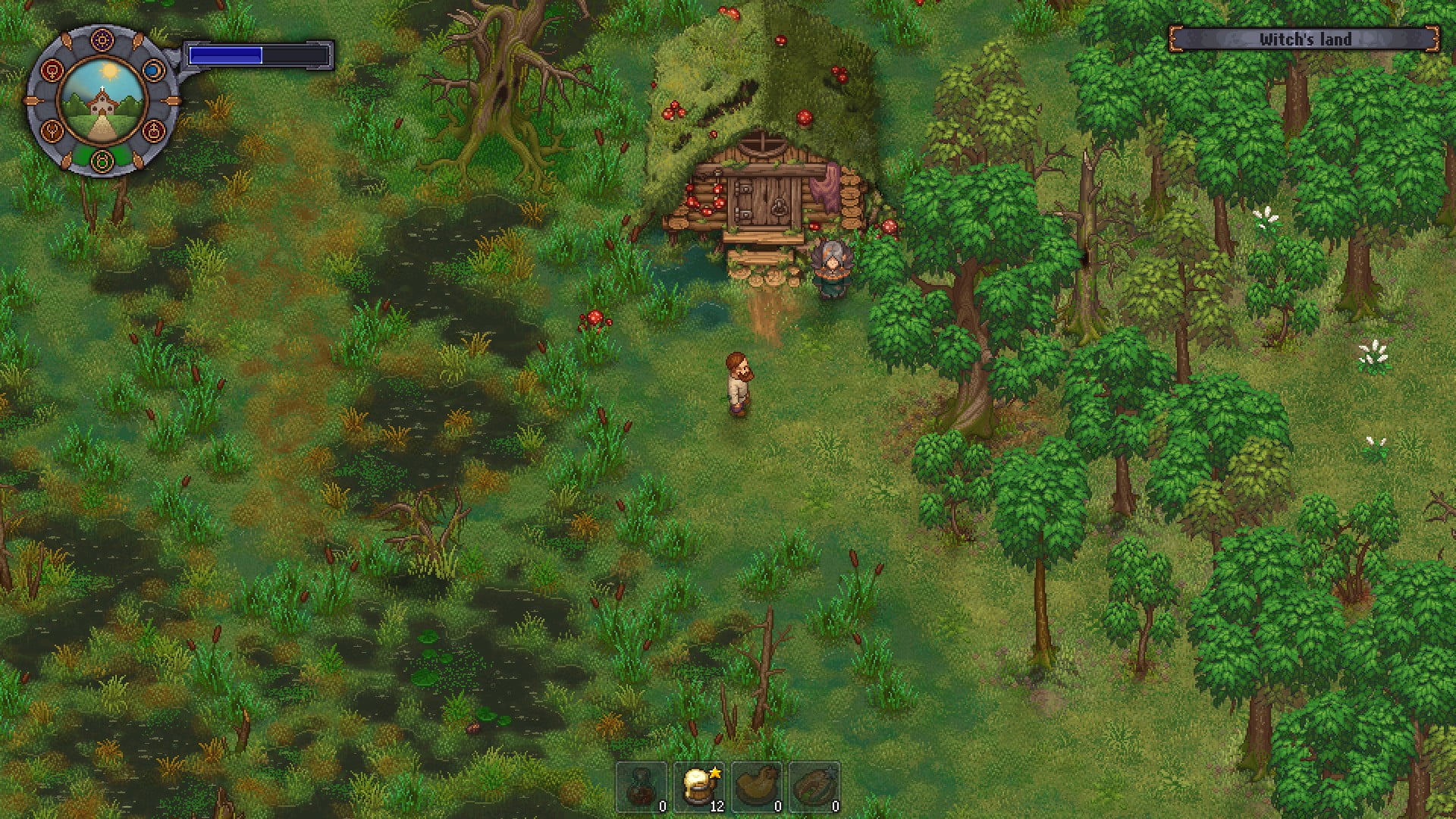
Task: Select the roast chicken hotbar slot
Action: pyautogui.click(x=756, y=786)
